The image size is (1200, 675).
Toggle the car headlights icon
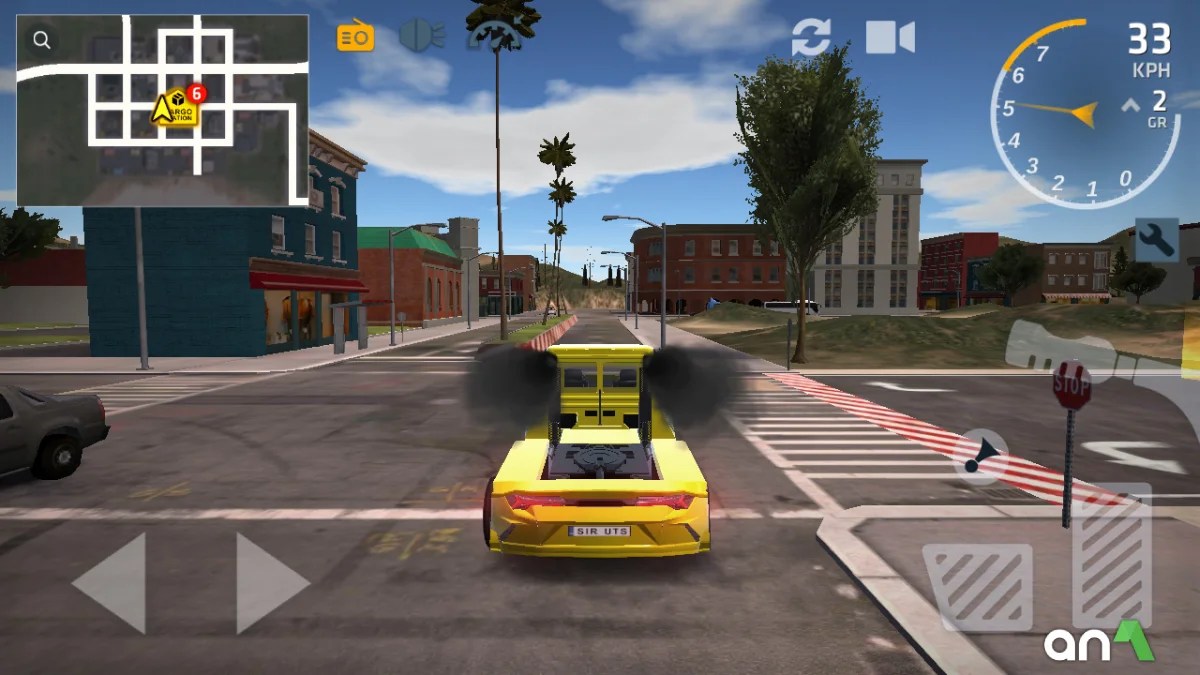click(x=421, y=36)
